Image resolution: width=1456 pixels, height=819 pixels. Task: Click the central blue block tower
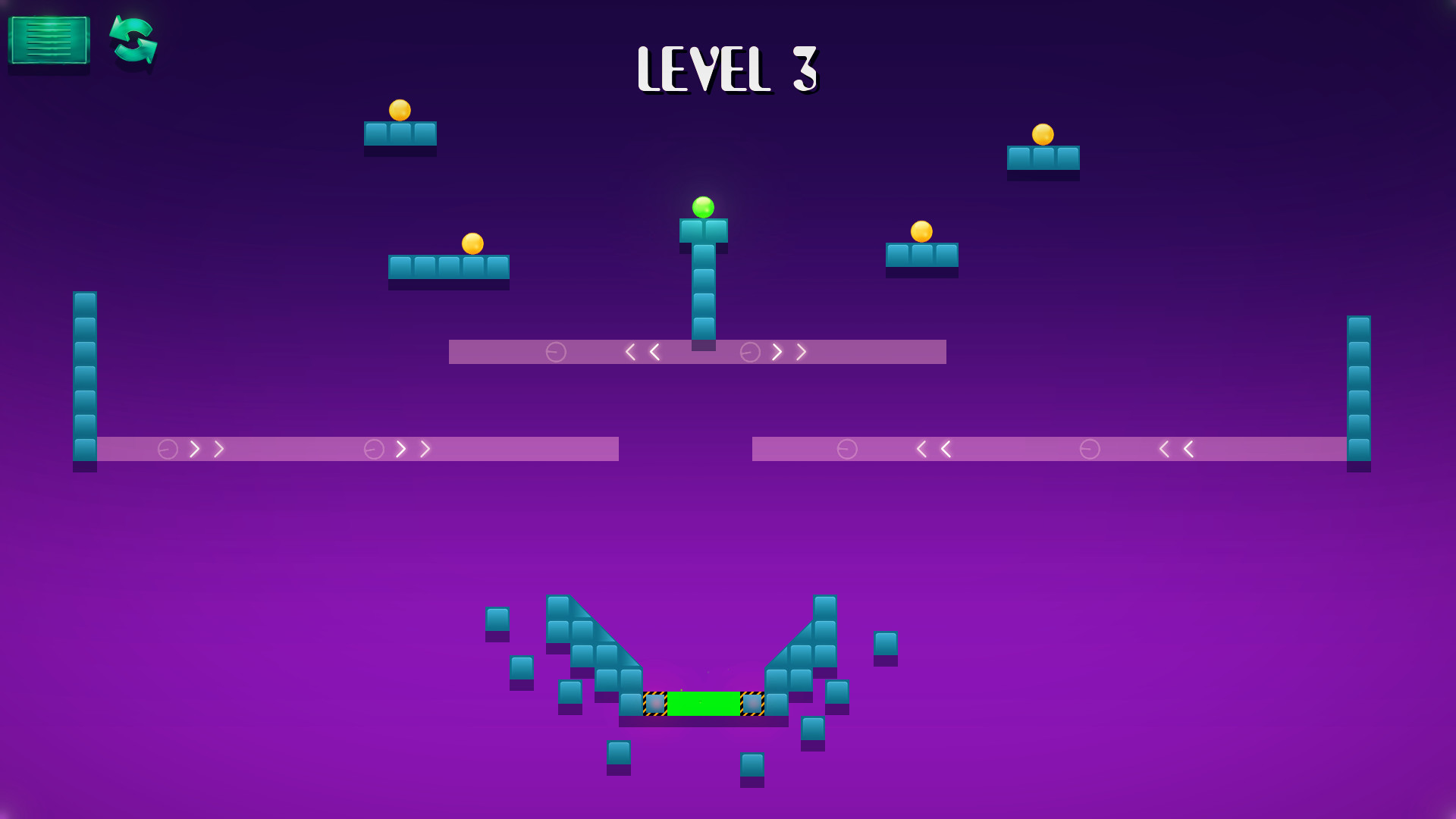[x=704, y=288]
